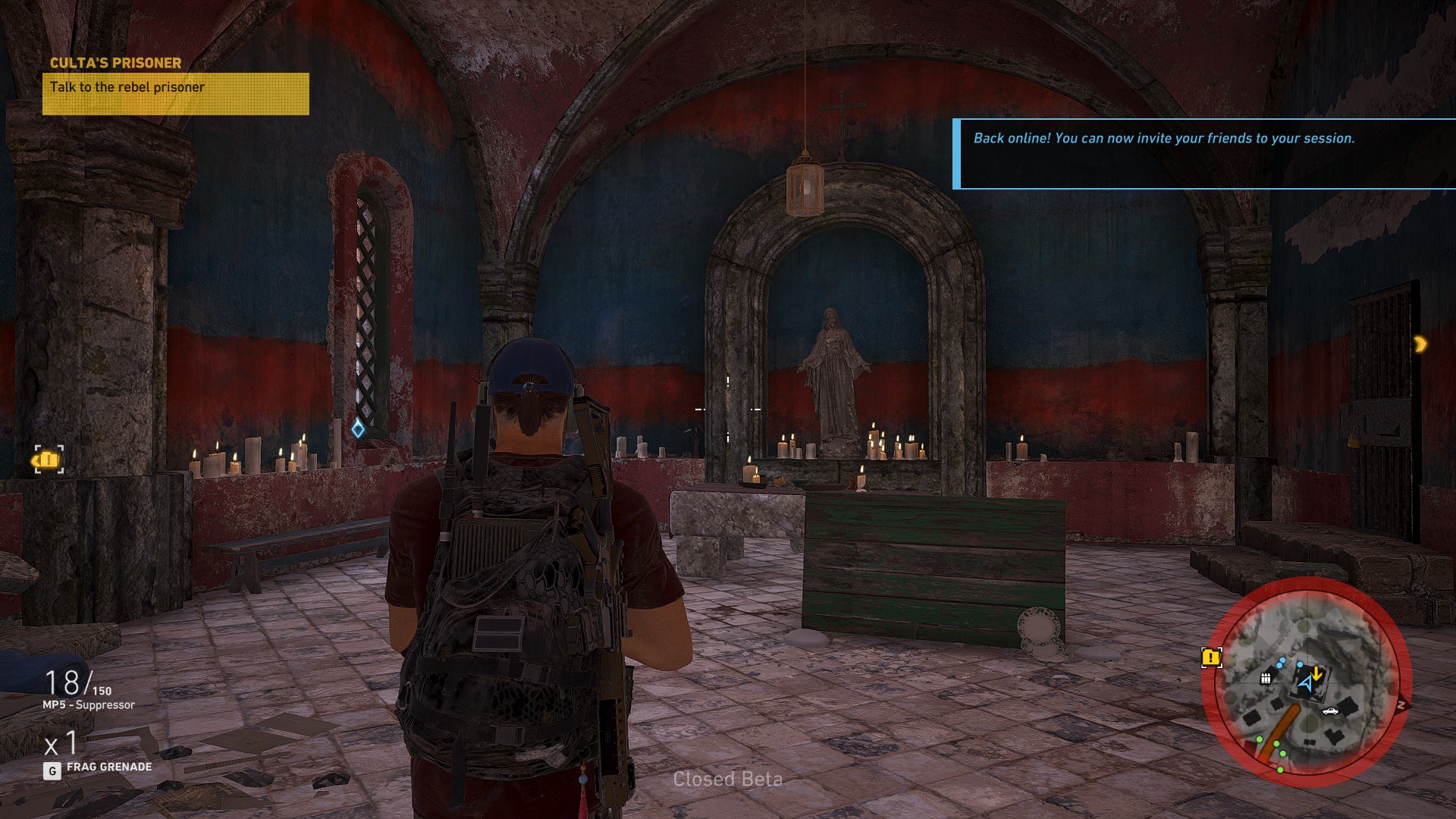
Task: Select the 'Back online' notification banner
Action: (x=1204, y=154)
